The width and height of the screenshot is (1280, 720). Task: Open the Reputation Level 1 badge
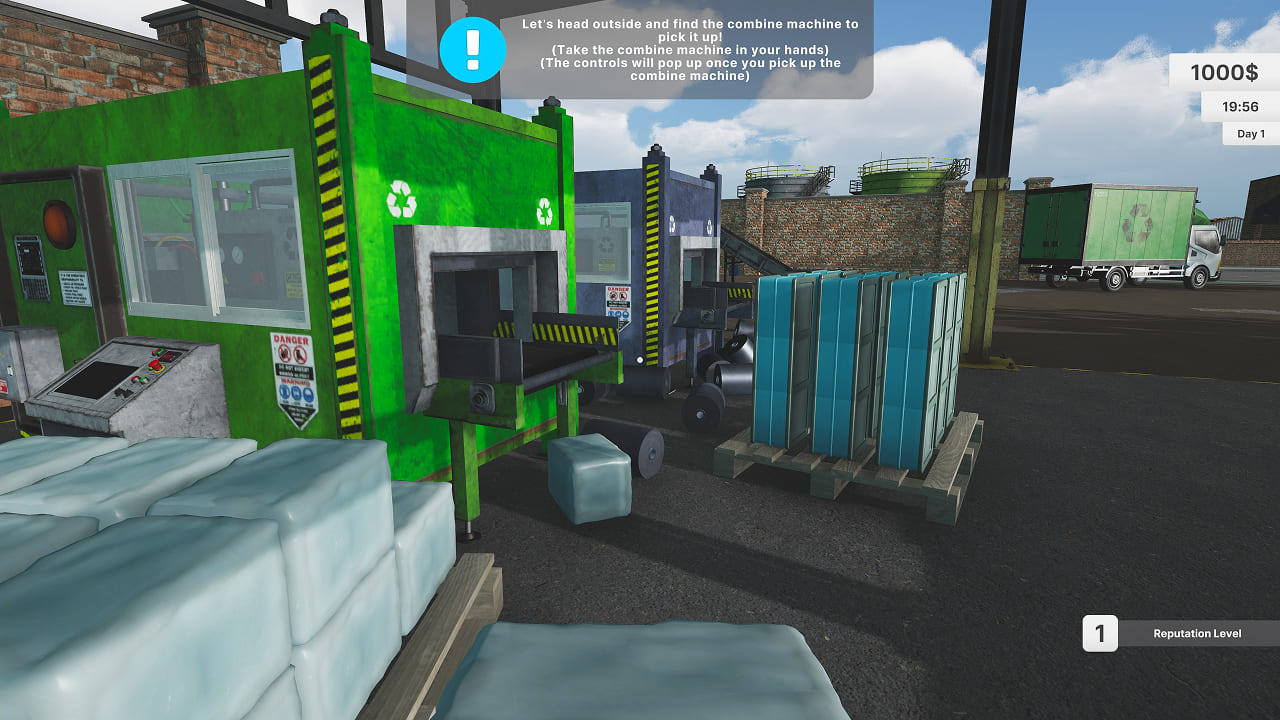pyautogui.click(x=1099, y=633)
